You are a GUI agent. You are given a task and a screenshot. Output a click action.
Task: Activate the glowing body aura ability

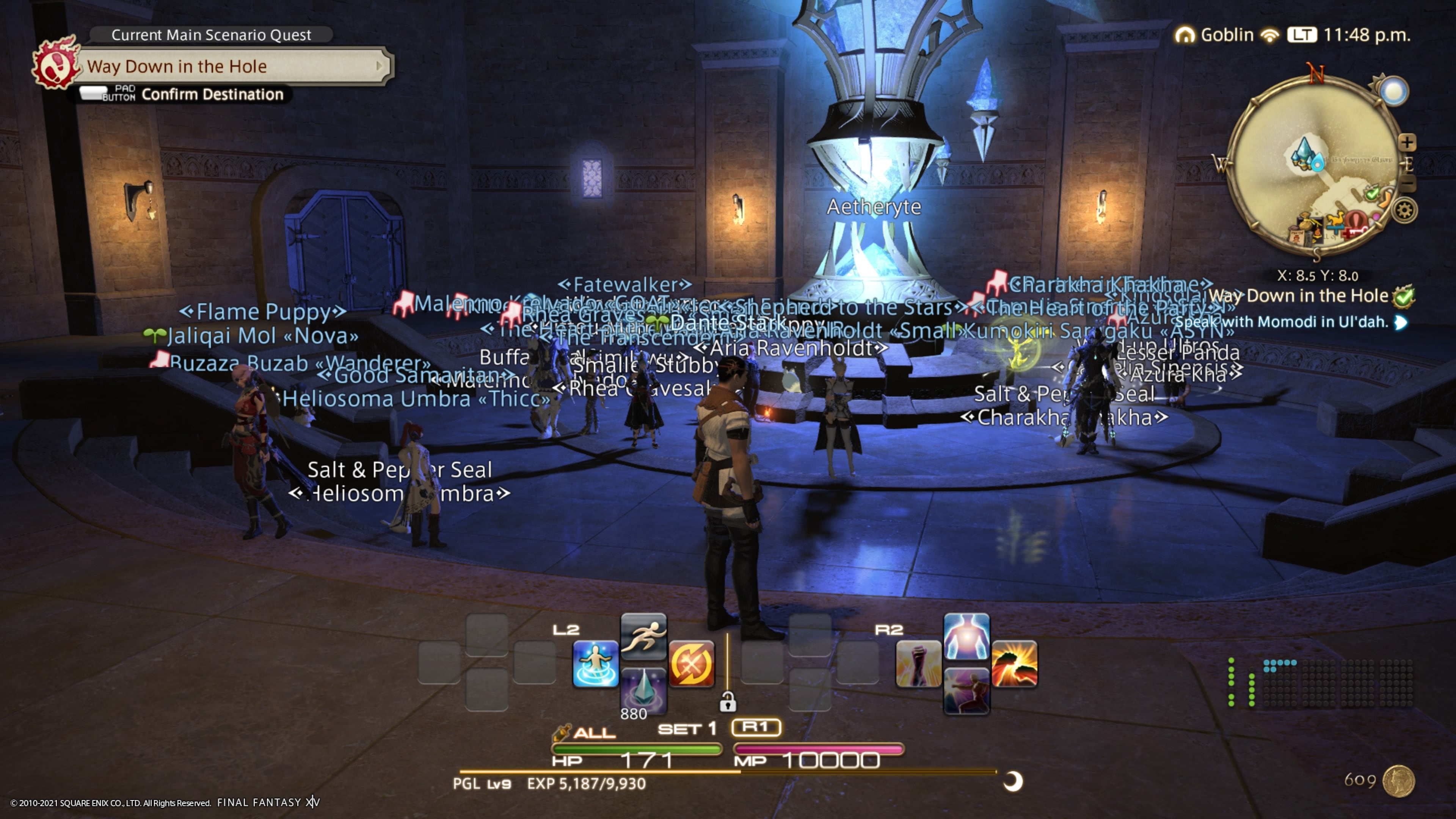pyautogui.click(x=966, y=636)
